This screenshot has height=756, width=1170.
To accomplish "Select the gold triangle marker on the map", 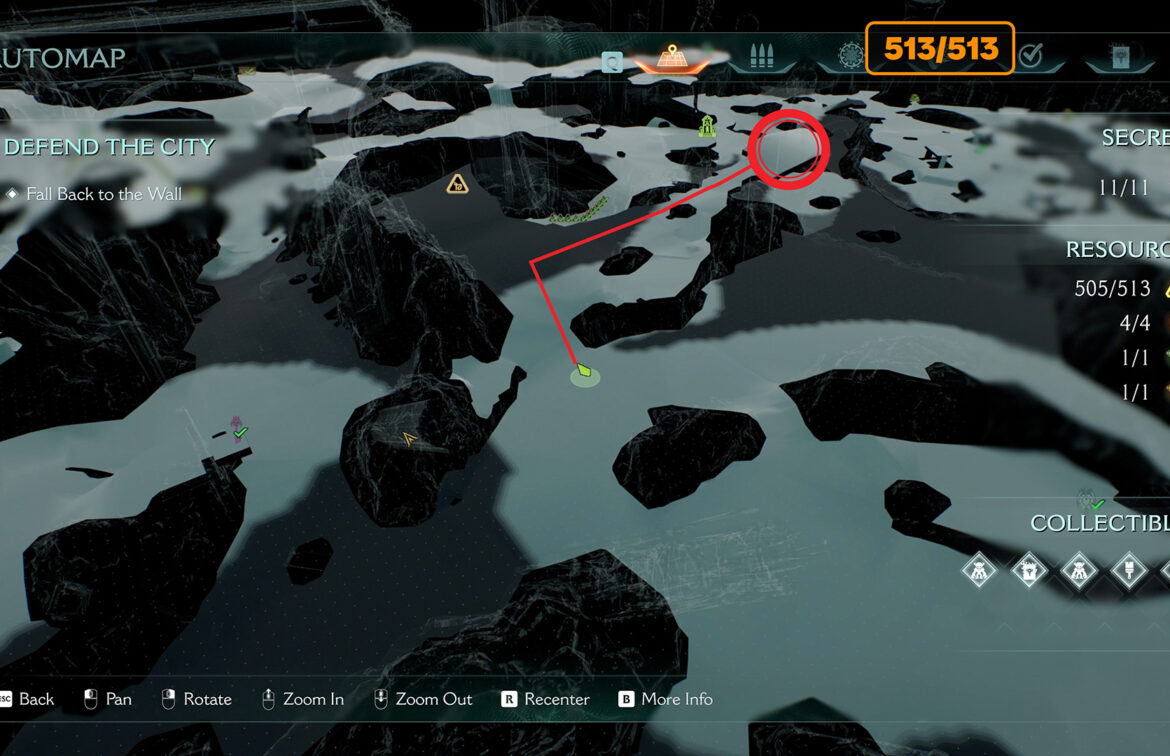I will click(x=457, y=184).
